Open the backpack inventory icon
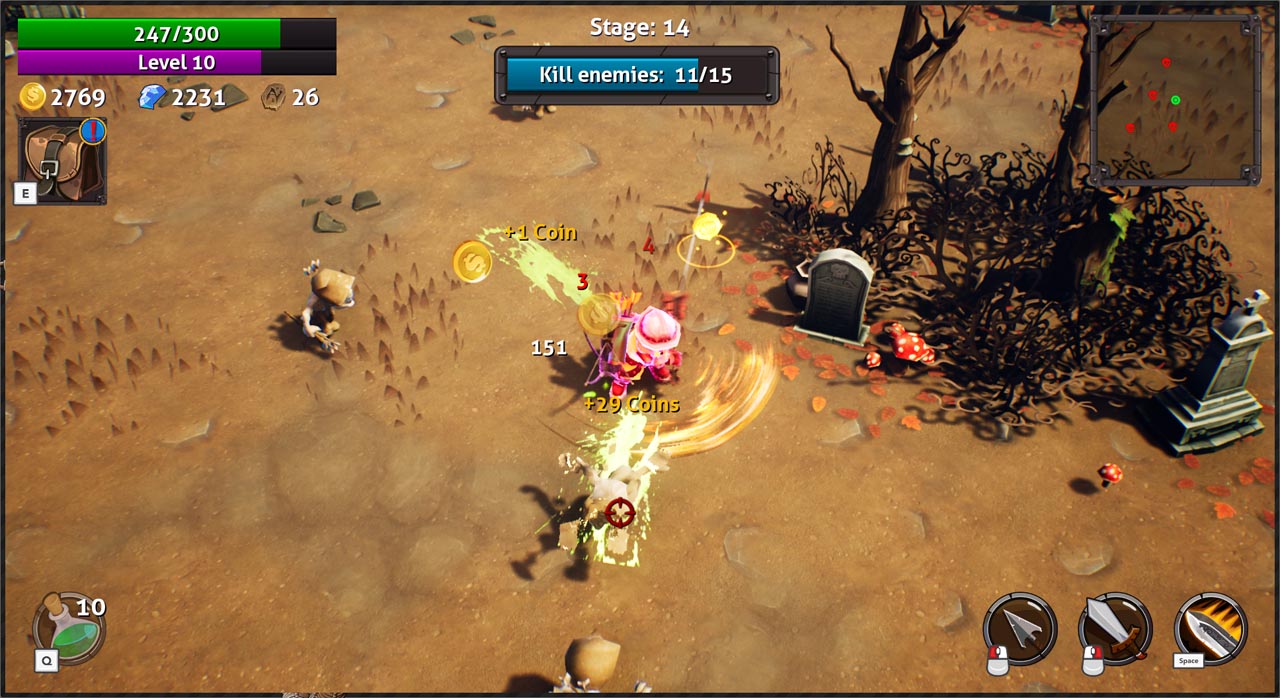The height and width of the screenshot is (698, 1280). point(62,160)
